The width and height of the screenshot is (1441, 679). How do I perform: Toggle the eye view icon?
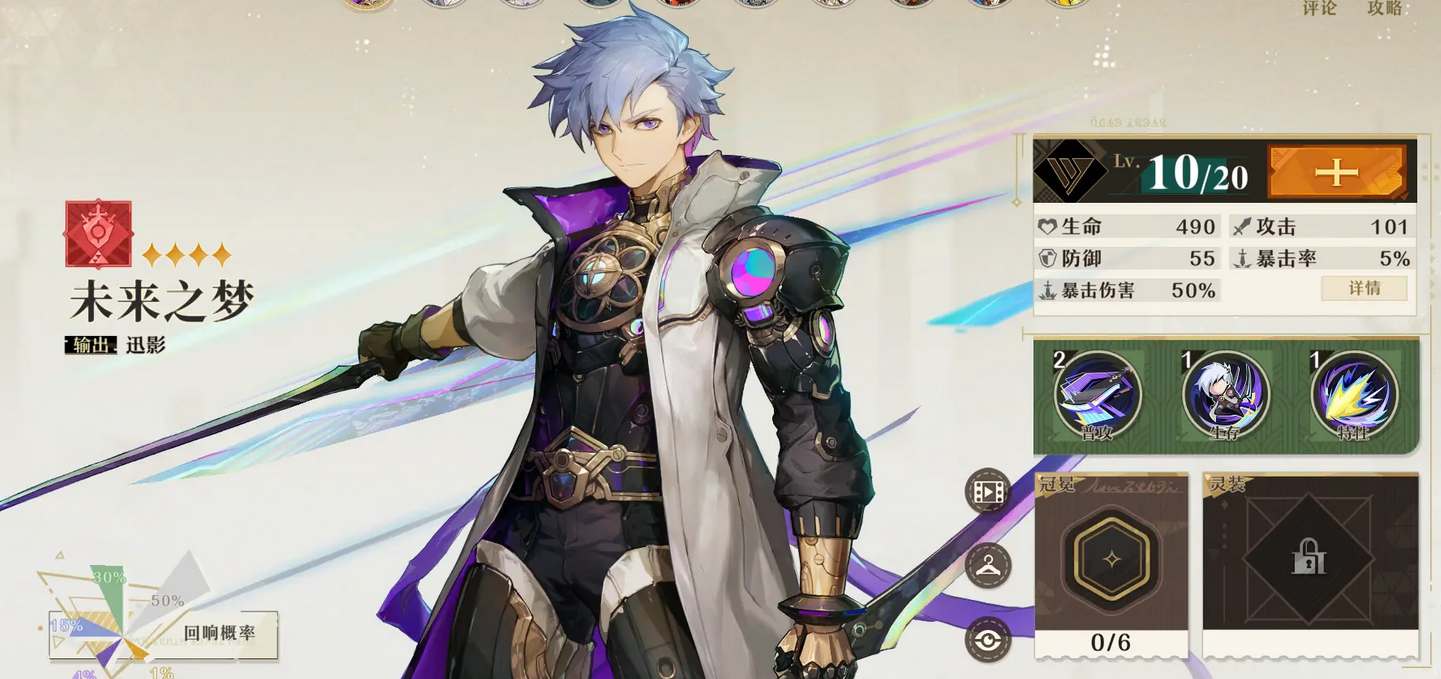988,640
